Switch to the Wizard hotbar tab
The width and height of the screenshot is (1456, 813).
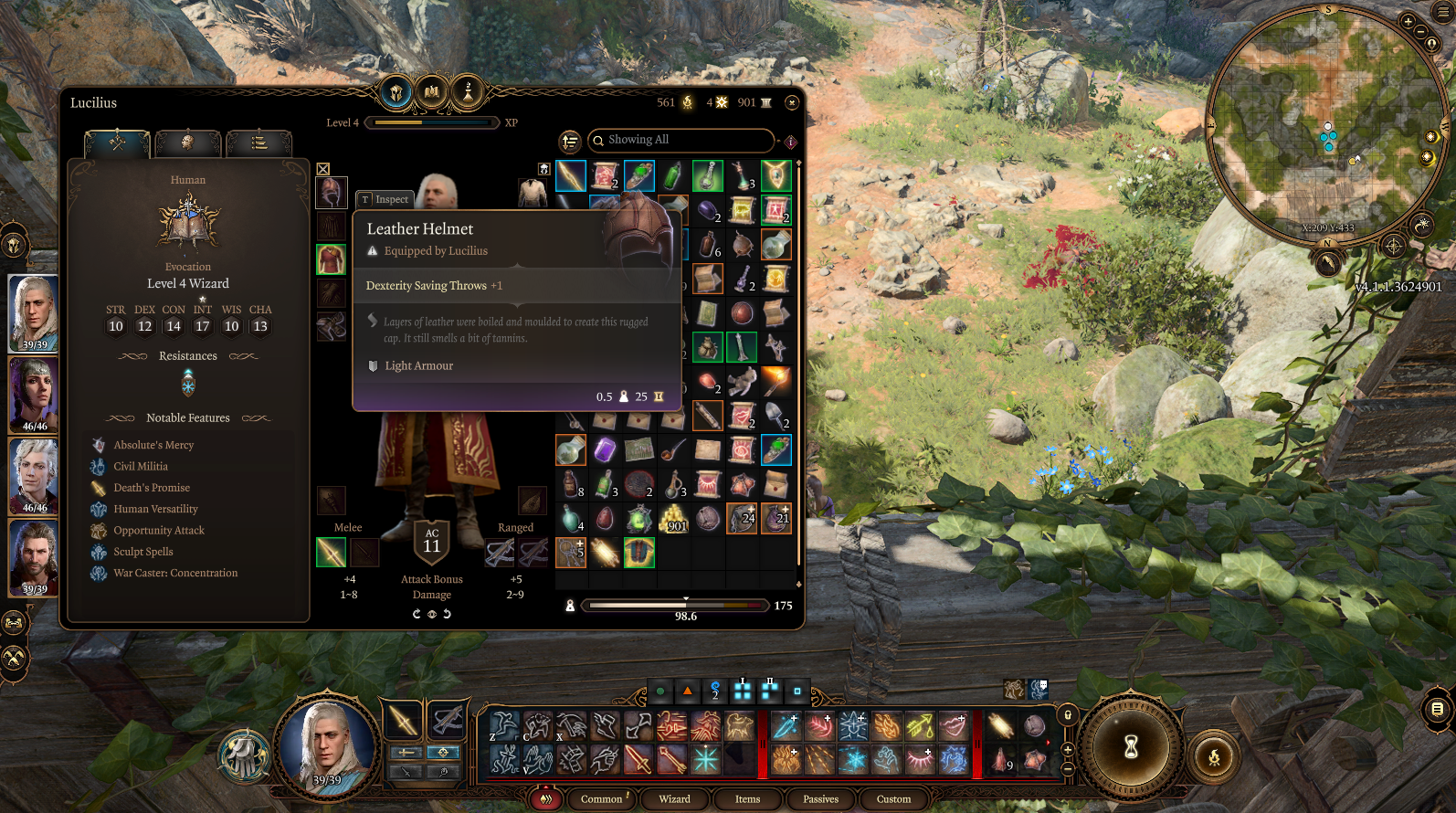[674, 798]
